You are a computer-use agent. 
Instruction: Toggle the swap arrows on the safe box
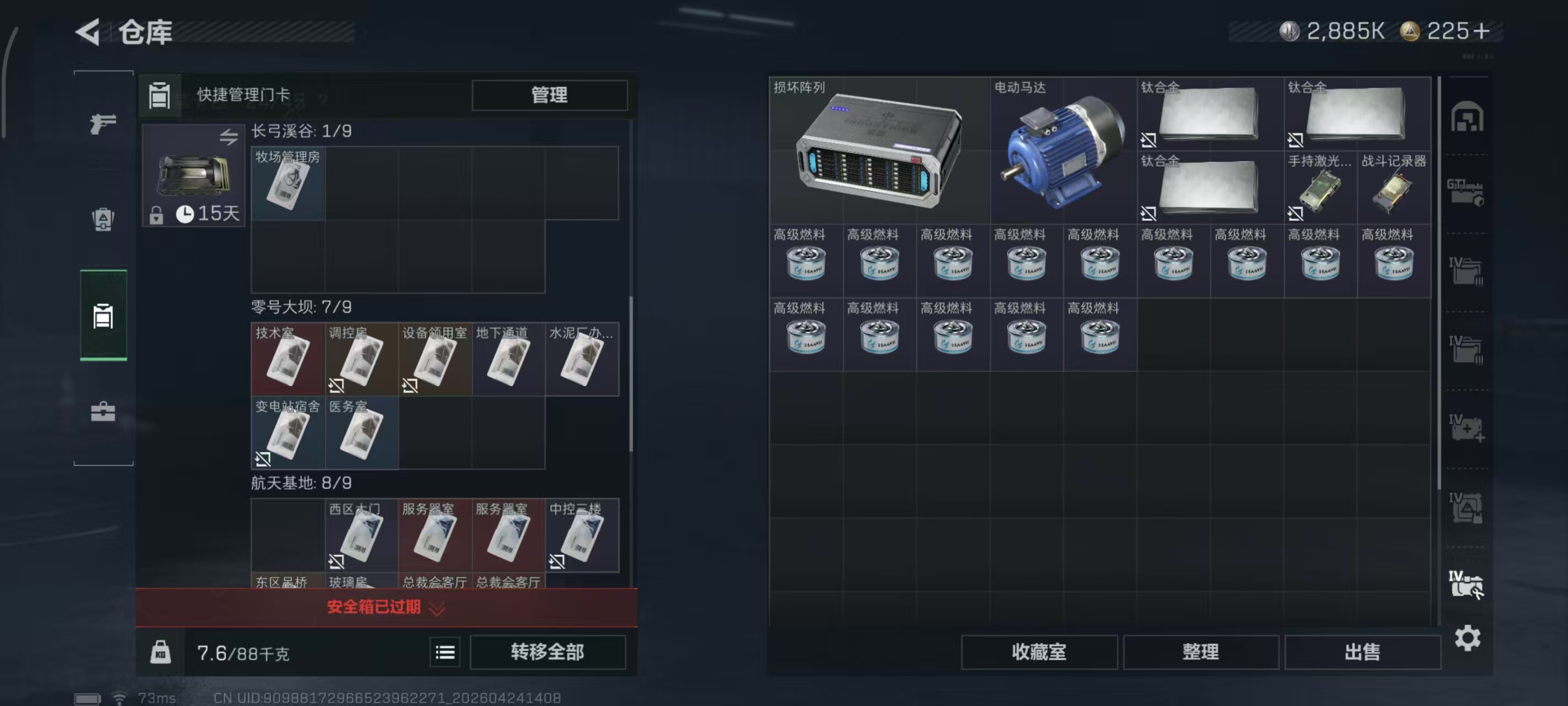[229, 141]
